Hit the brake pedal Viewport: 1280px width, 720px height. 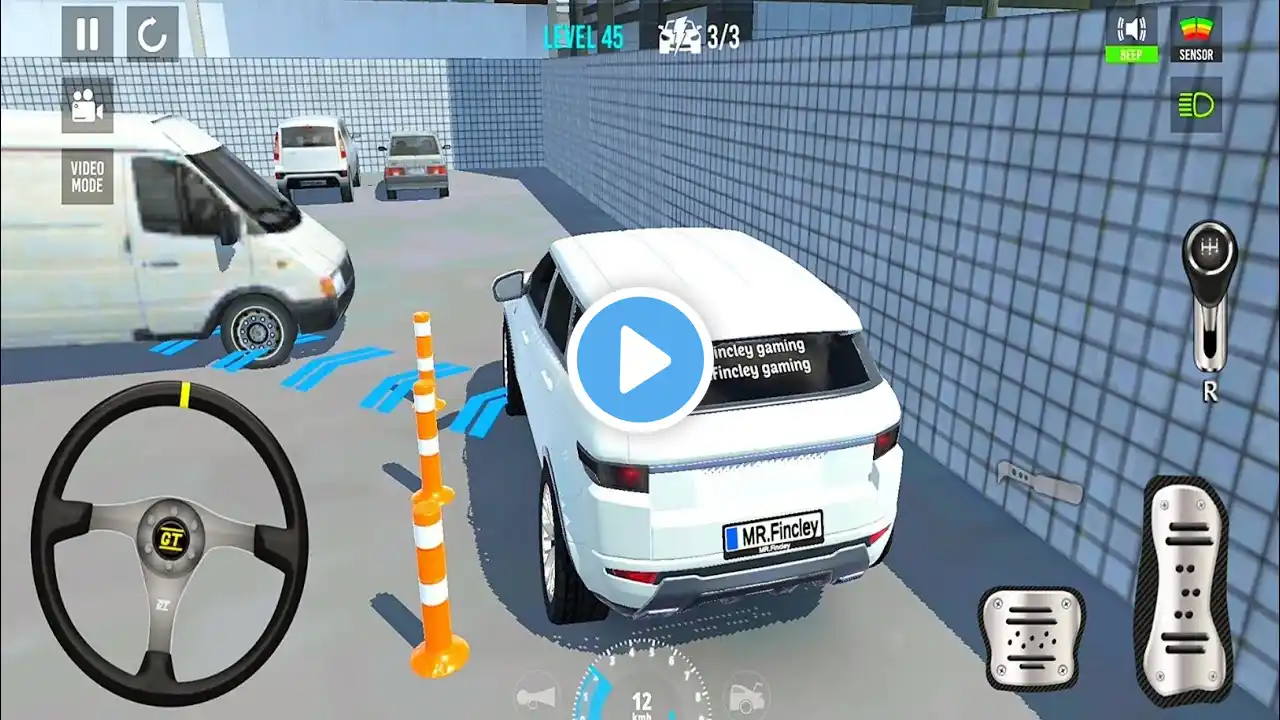pos(1031,636)
